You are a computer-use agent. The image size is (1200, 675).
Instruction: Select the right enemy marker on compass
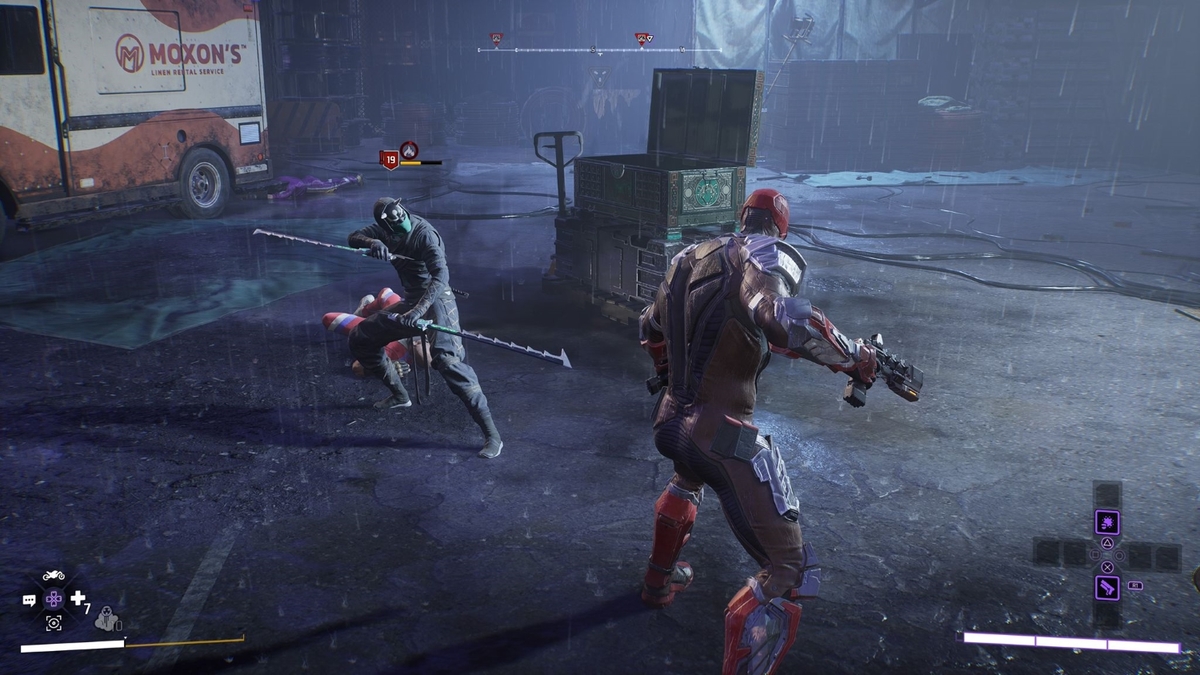644,40
